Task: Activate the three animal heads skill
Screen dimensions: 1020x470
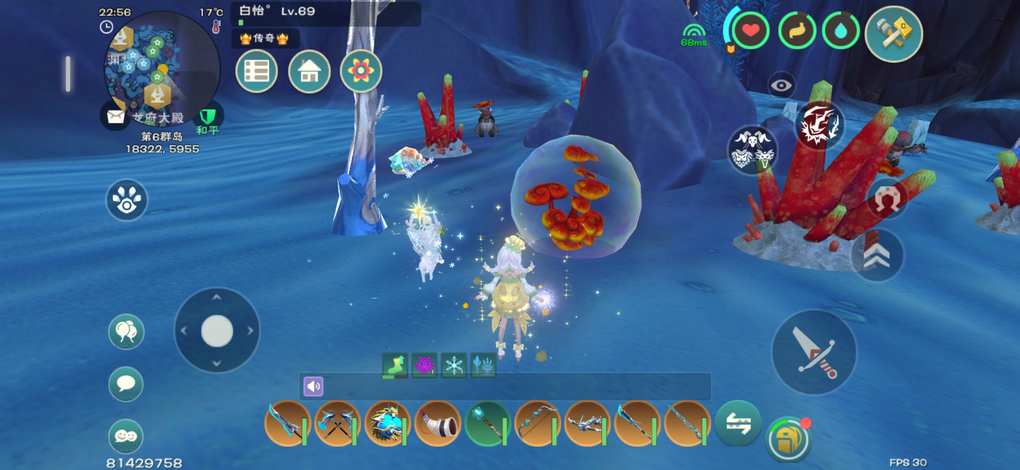Action: click(752, 150)
